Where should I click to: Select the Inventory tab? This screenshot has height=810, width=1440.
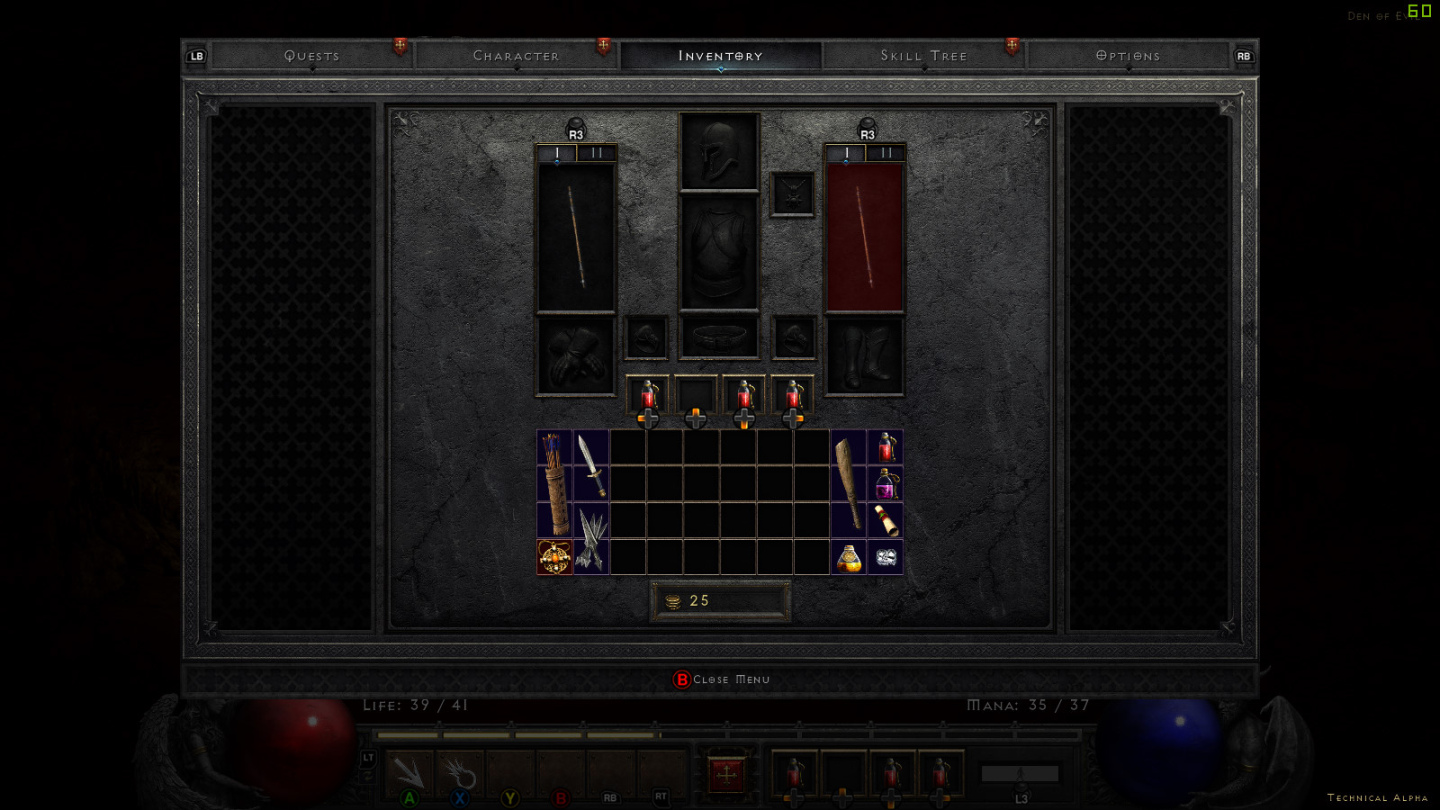tap(720, 56)
